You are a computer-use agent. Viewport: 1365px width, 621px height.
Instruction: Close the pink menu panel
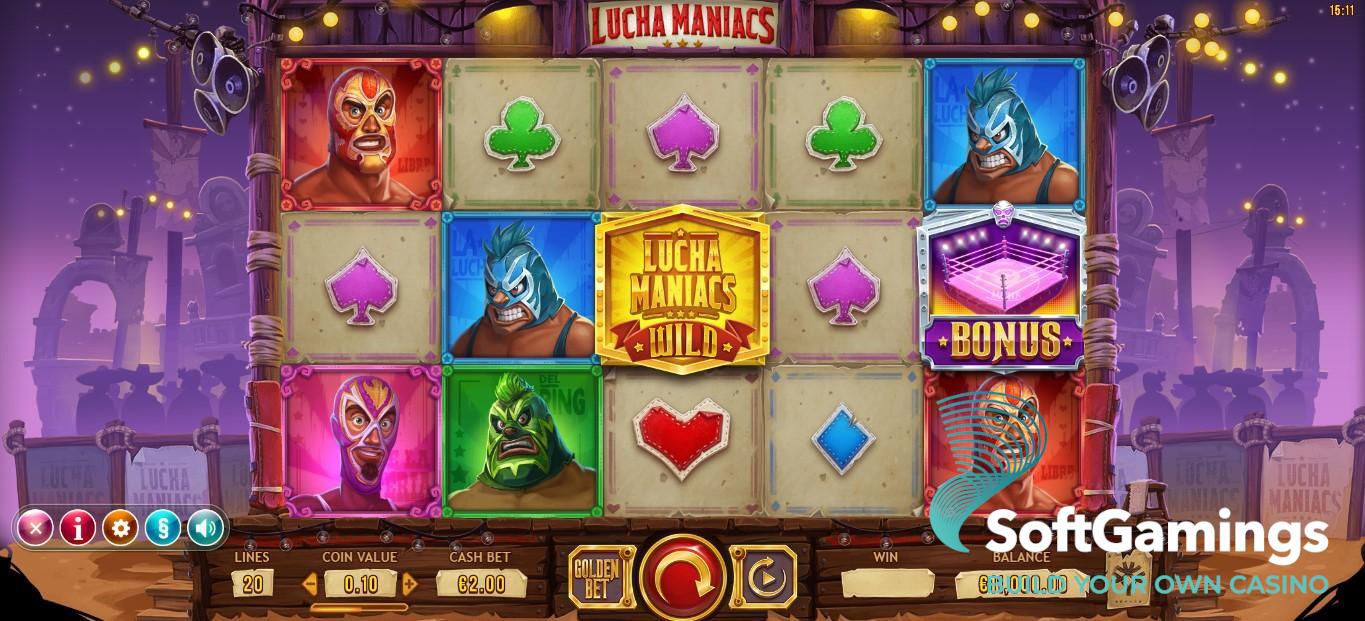coord(35,527)
